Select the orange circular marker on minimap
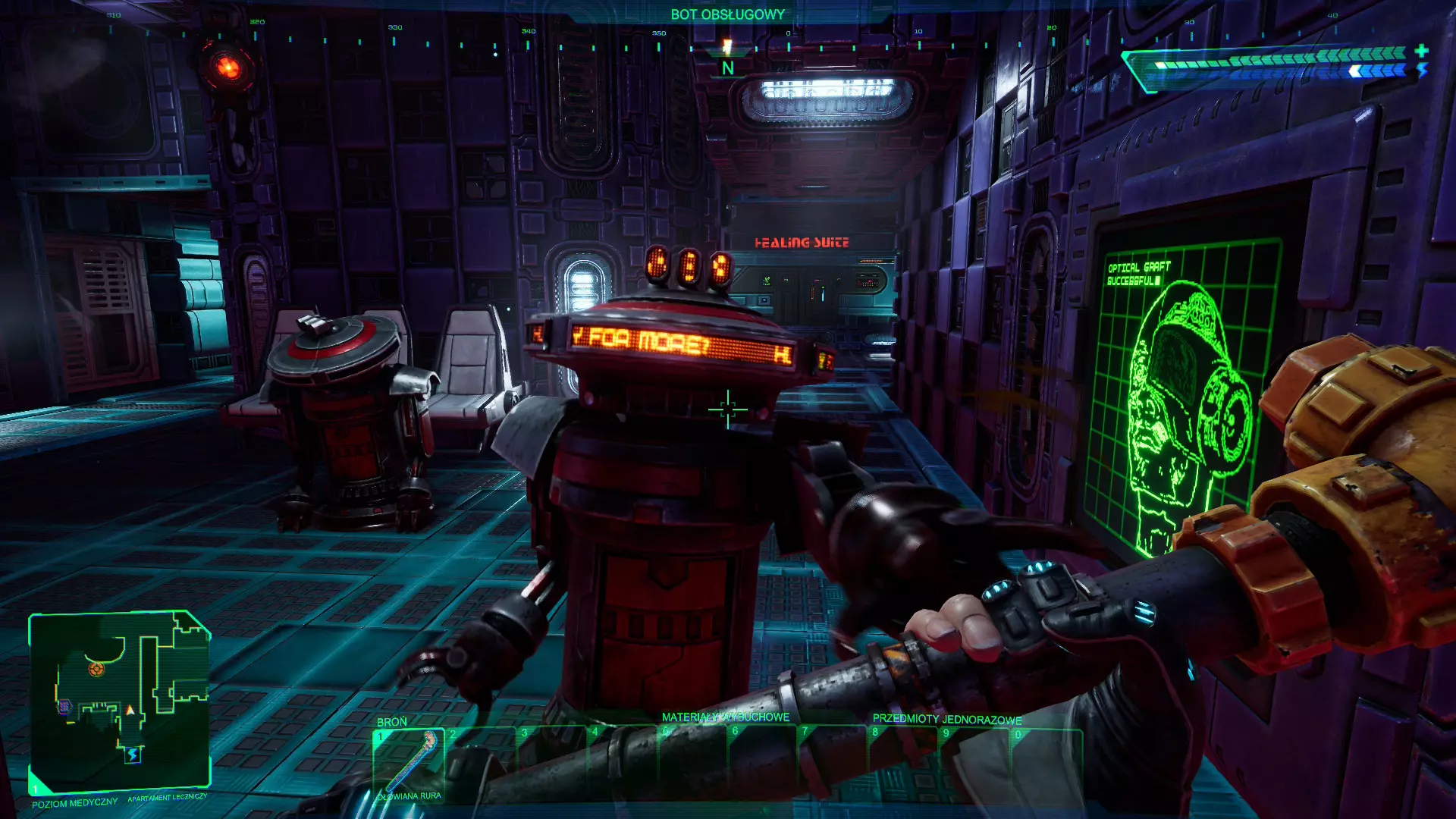Screen dimensions: 1456x819 pyautogui.click(x=96, y=669)
